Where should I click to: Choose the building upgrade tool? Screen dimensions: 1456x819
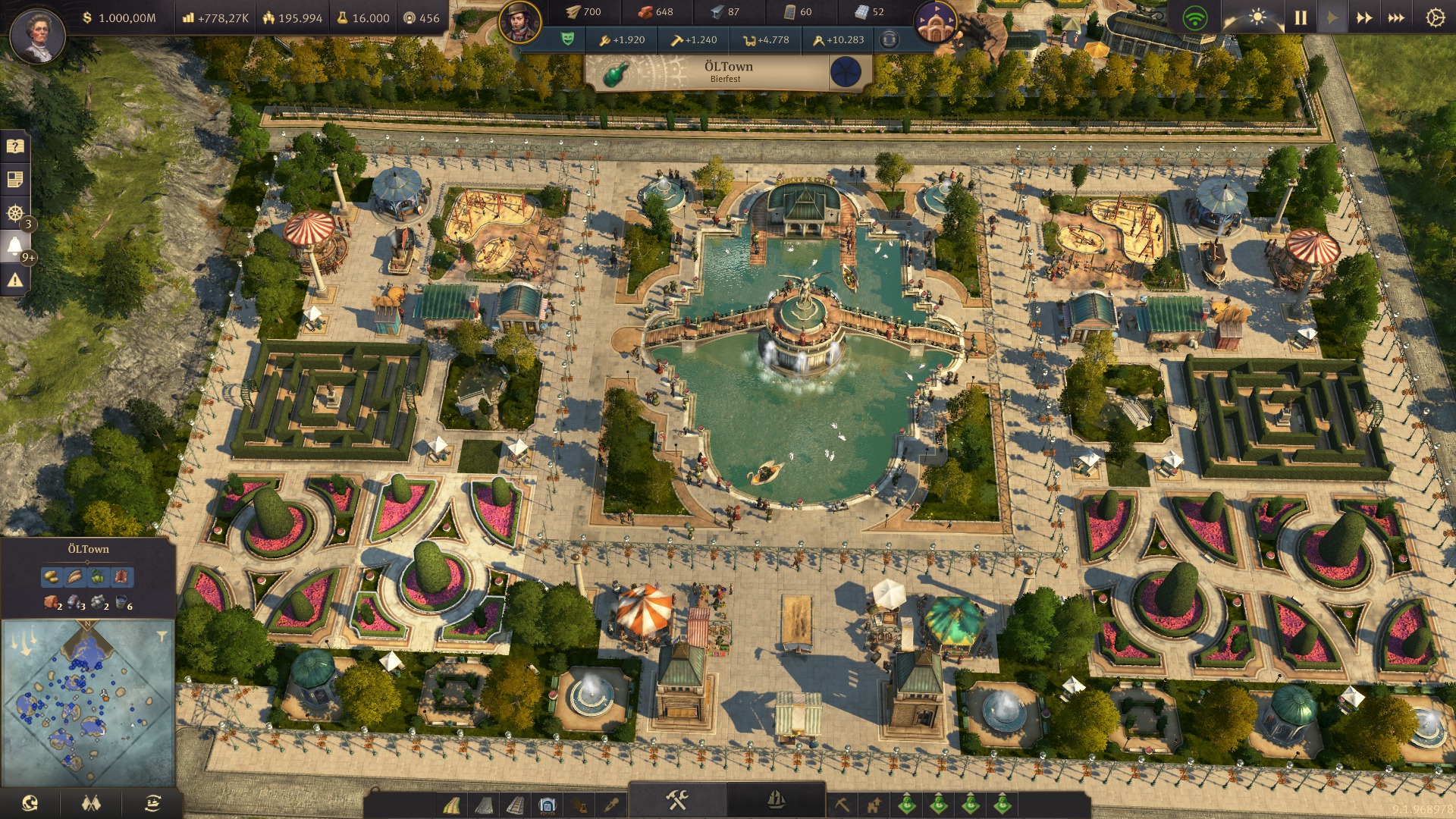pos(874,804)
